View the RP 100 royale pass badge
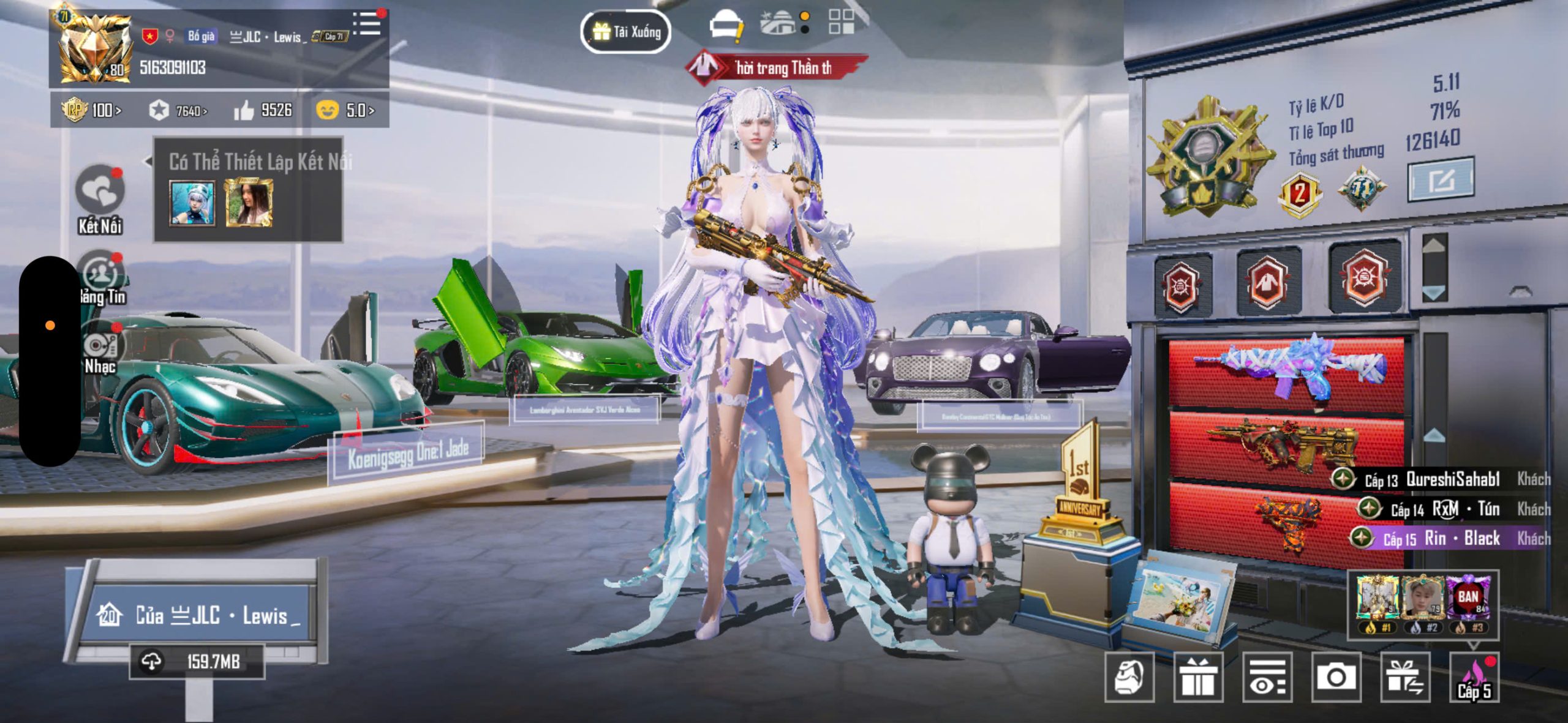The width and height of the screenshot is (1568, 723). coord(92,110)
